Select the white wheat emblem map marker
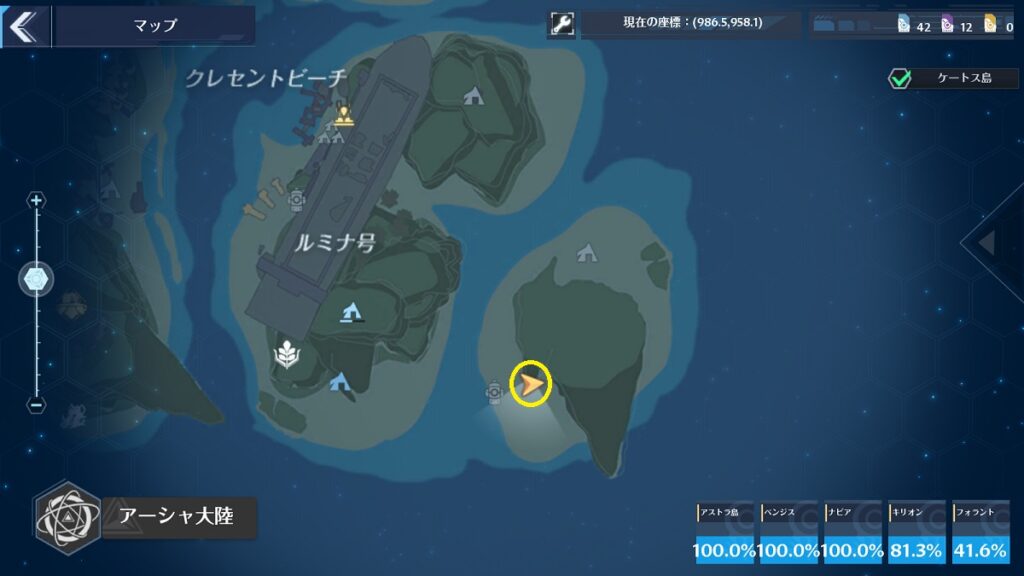 (x=286, y=353)
